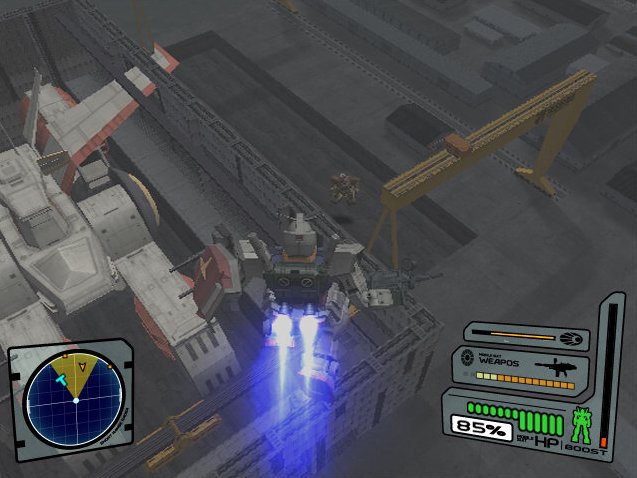Click the round emblem beside the weapons label

466,359
